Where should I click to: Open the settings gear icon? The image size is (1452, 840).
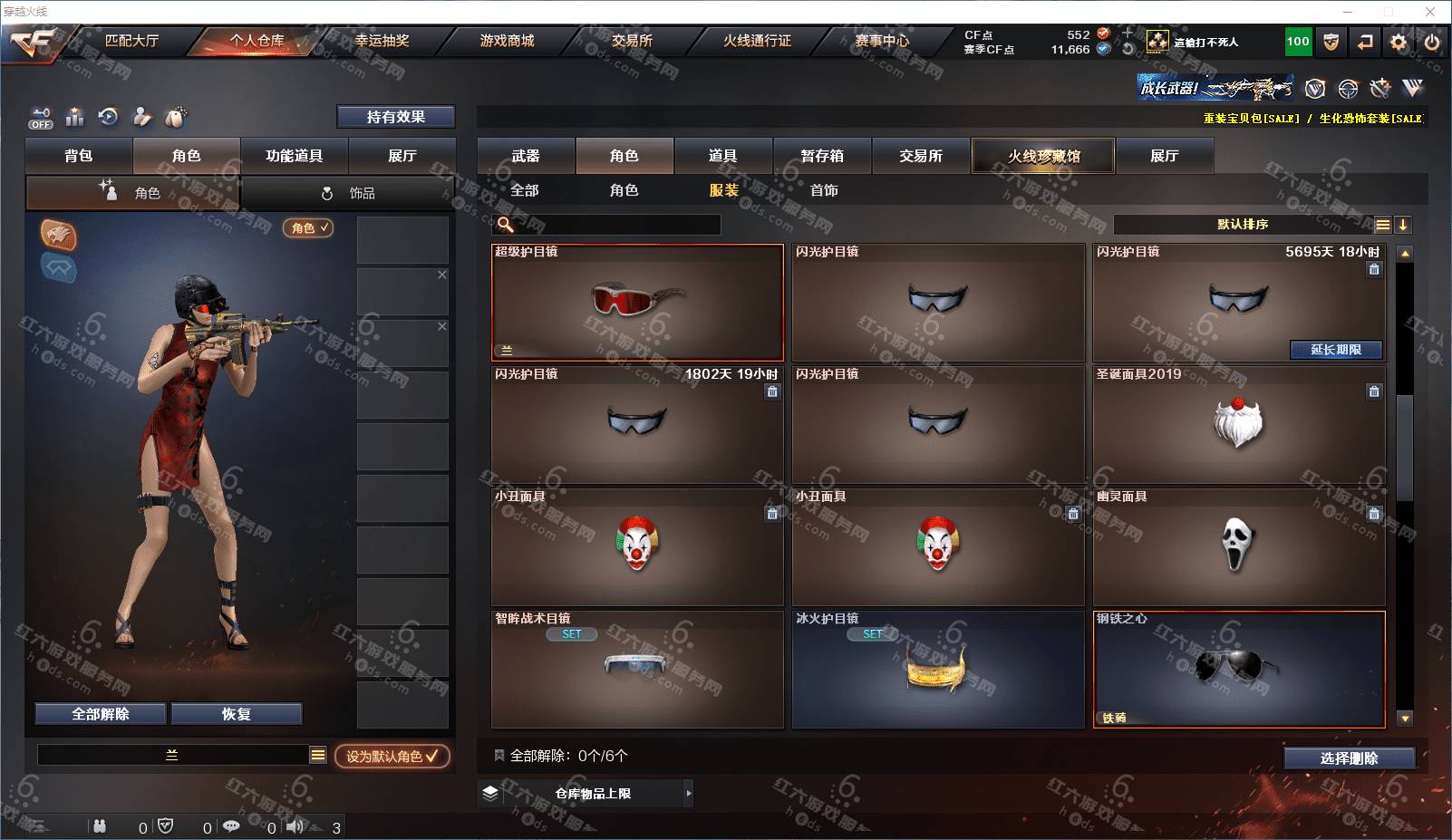click(x=1399, y=42)
